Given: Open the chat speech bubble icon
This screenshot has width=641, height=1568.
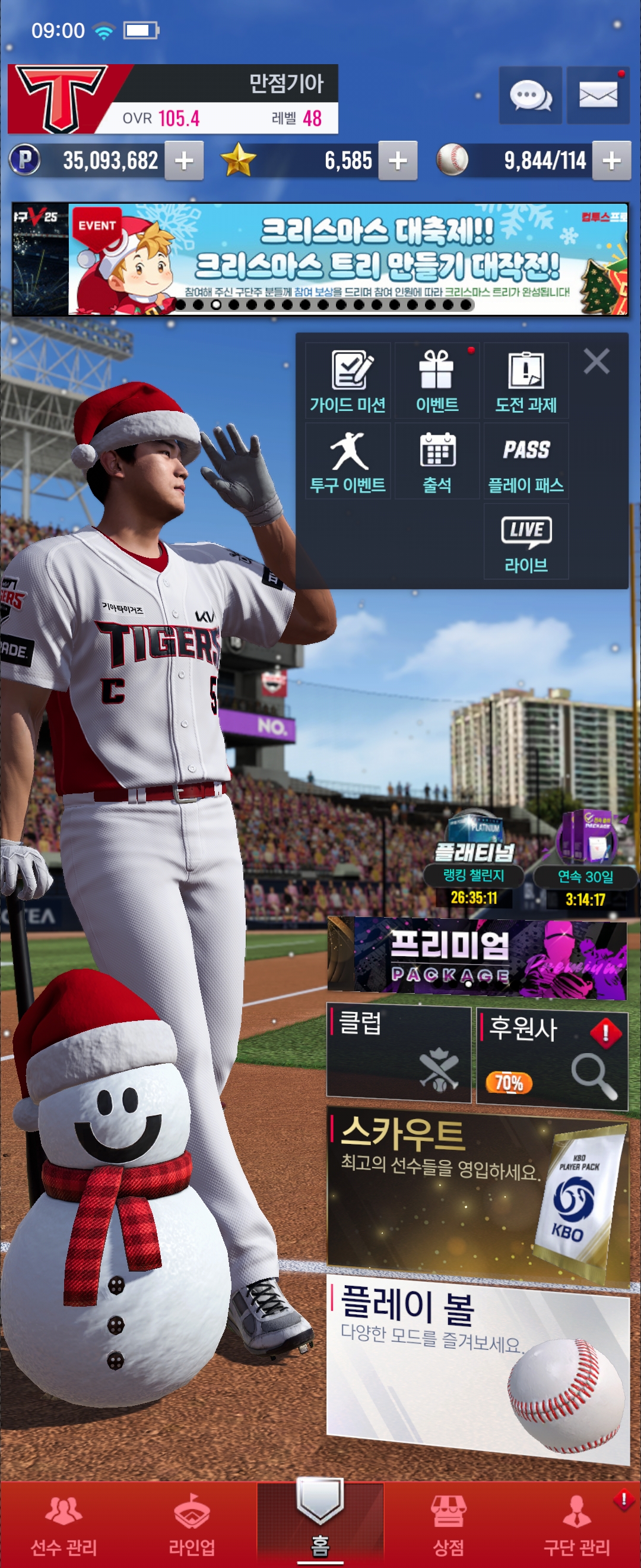Looking at the screenshot, I should click(529, 96).
